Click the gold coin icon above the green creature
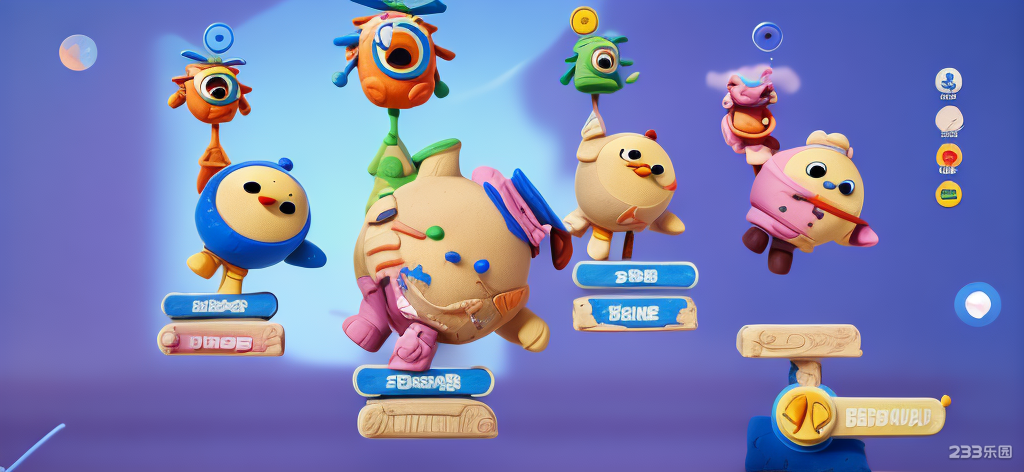 584,20
